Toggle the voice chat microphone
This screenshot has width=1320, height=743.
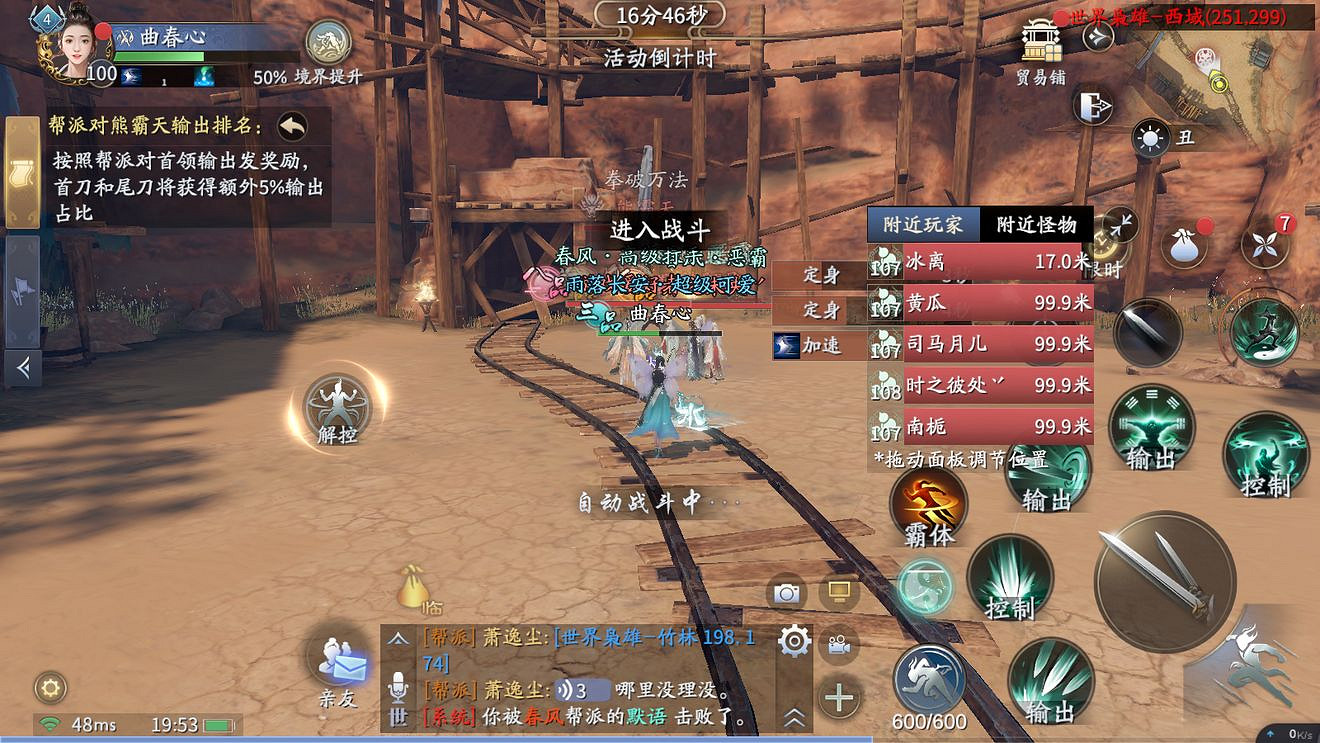coord(397,686)
